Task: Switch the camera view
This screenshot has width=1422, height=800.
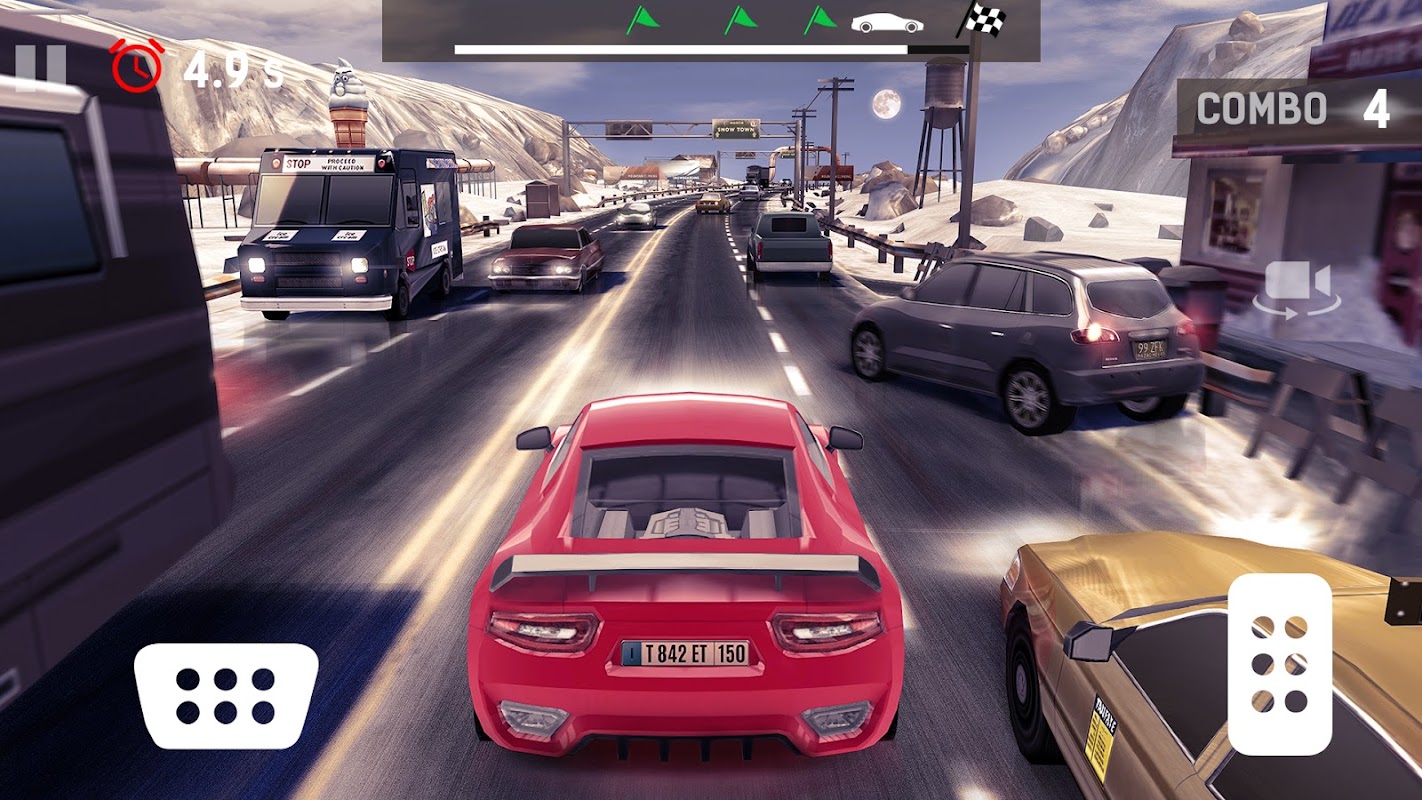Action: (1297, 287)
